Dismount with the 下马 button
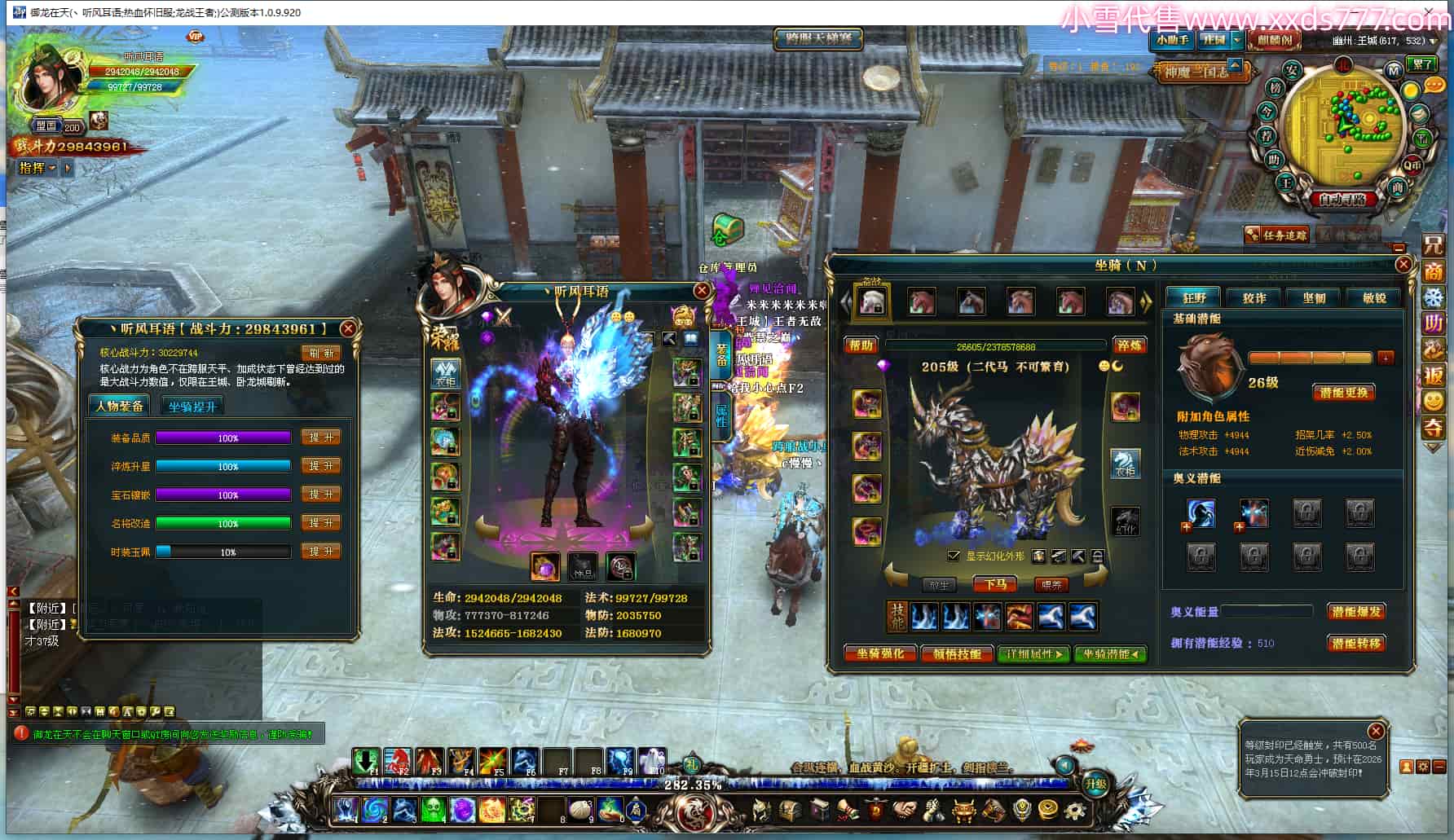Viewport: 1454px width, 840px height. (x=995, y=584)
